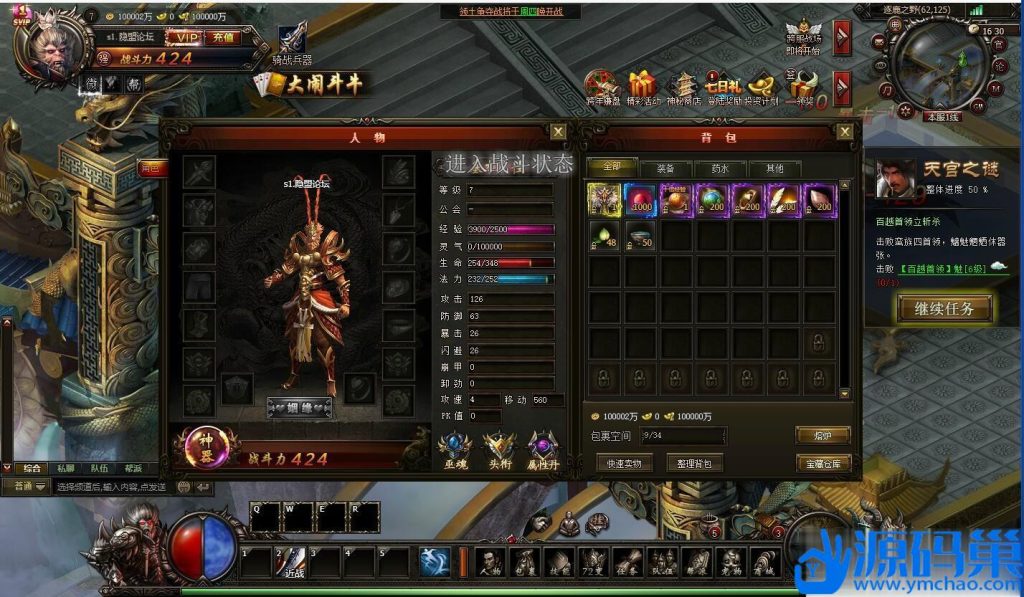Open the 药水 potions tab

pyautogui.click(x=719, y=168)
